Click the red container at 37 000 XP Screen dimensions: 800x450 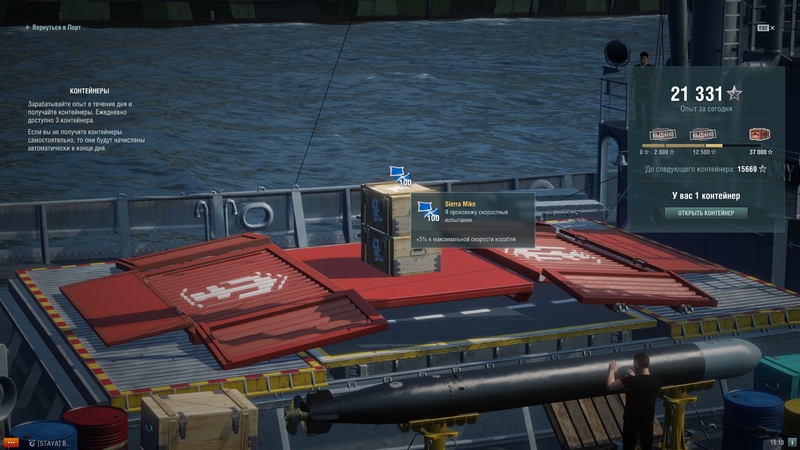pos(759,135)
